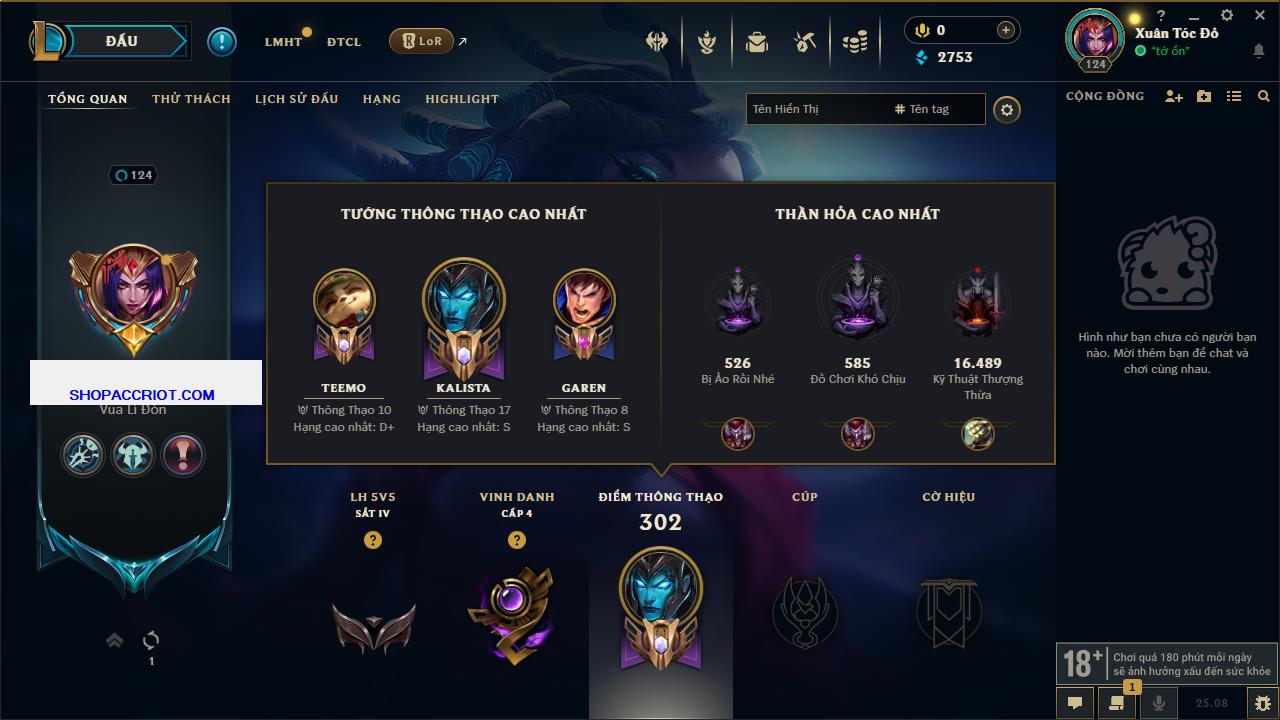
Task: Open the add friend icon
Action: [x=1174, y=97]
